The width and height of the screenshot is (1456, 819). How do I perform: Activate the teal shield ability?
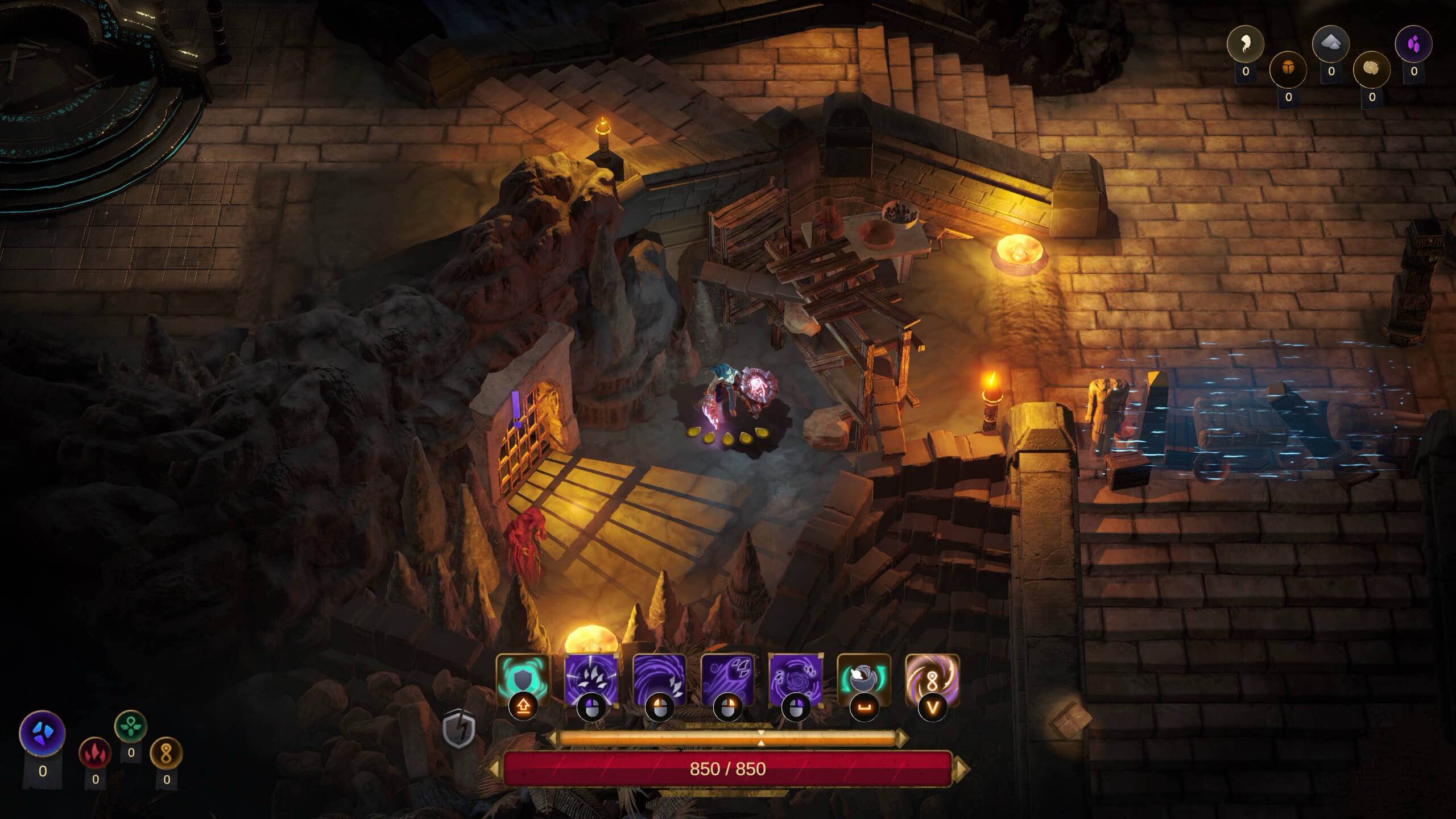tap(523, 680)
